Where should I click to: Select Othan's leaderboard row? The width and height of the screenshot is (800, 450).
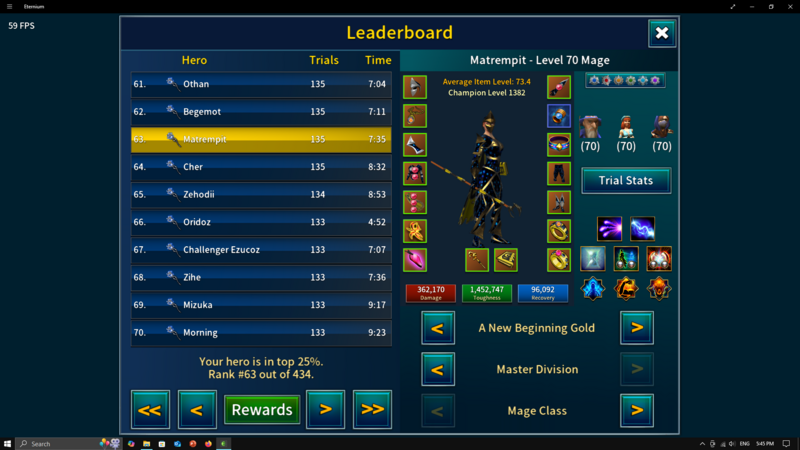(x=261, y=85)
